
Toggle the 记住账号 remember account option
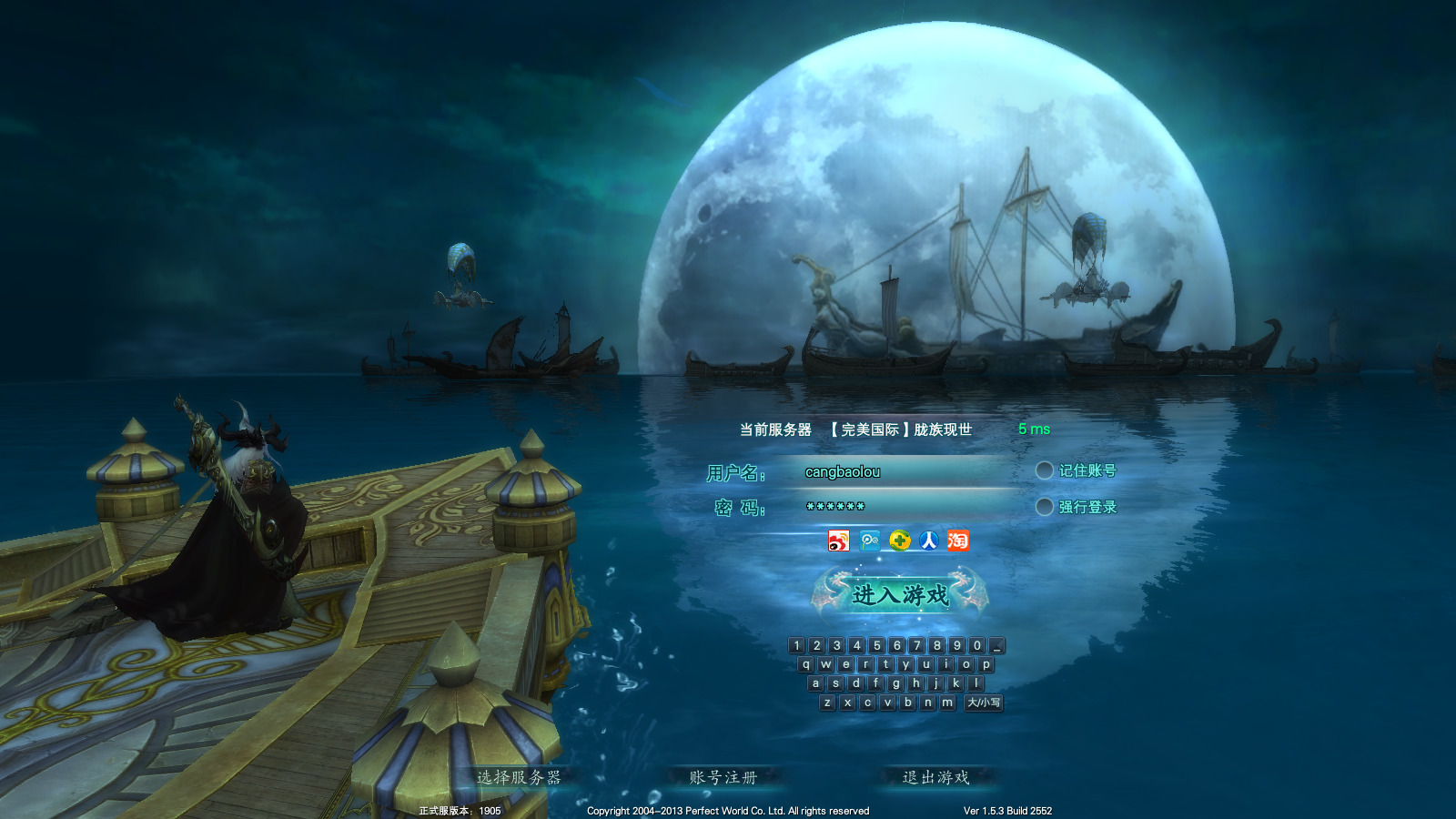pyautogui.click(x=1045, y=470)
